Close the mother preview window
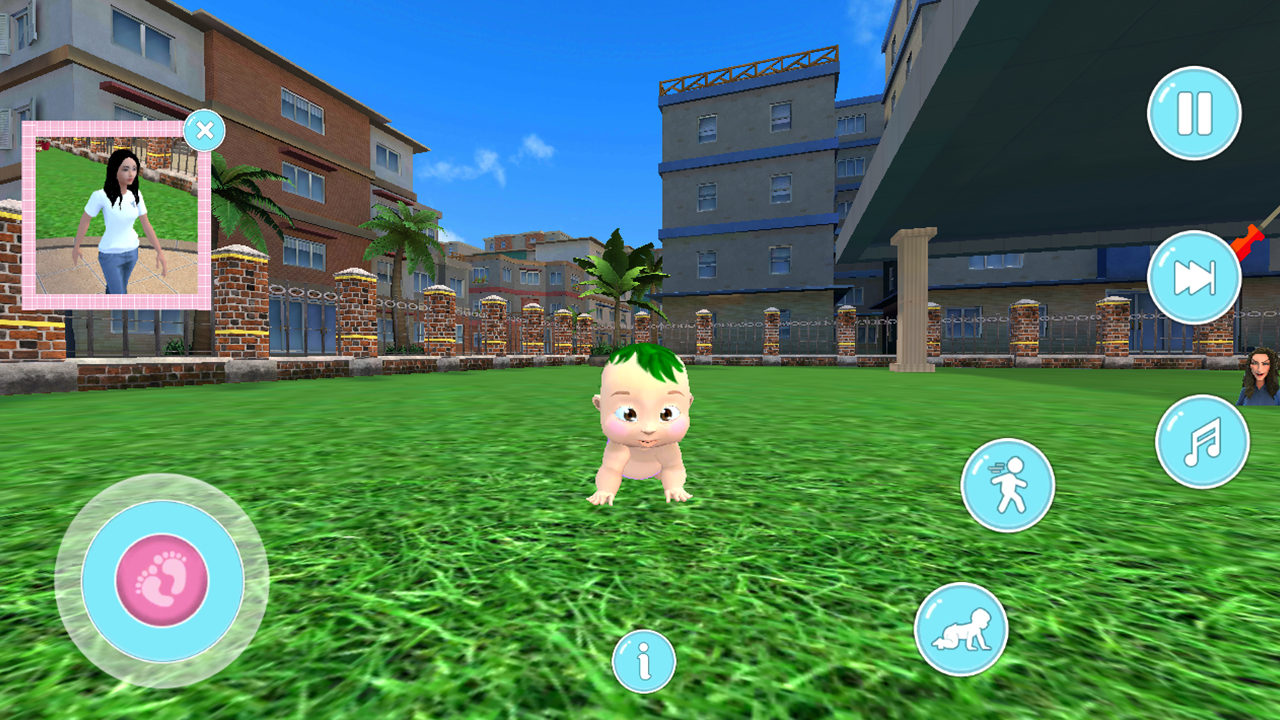 click(x=205, y=130)
